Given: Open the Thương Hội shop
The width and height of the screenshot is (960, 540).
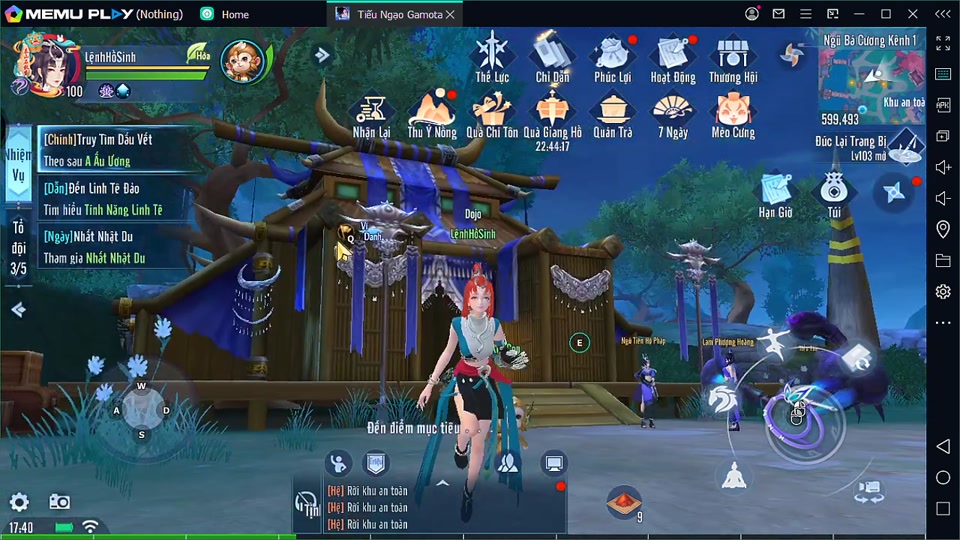Looking at the screenshot, I should tap(733, 56).
